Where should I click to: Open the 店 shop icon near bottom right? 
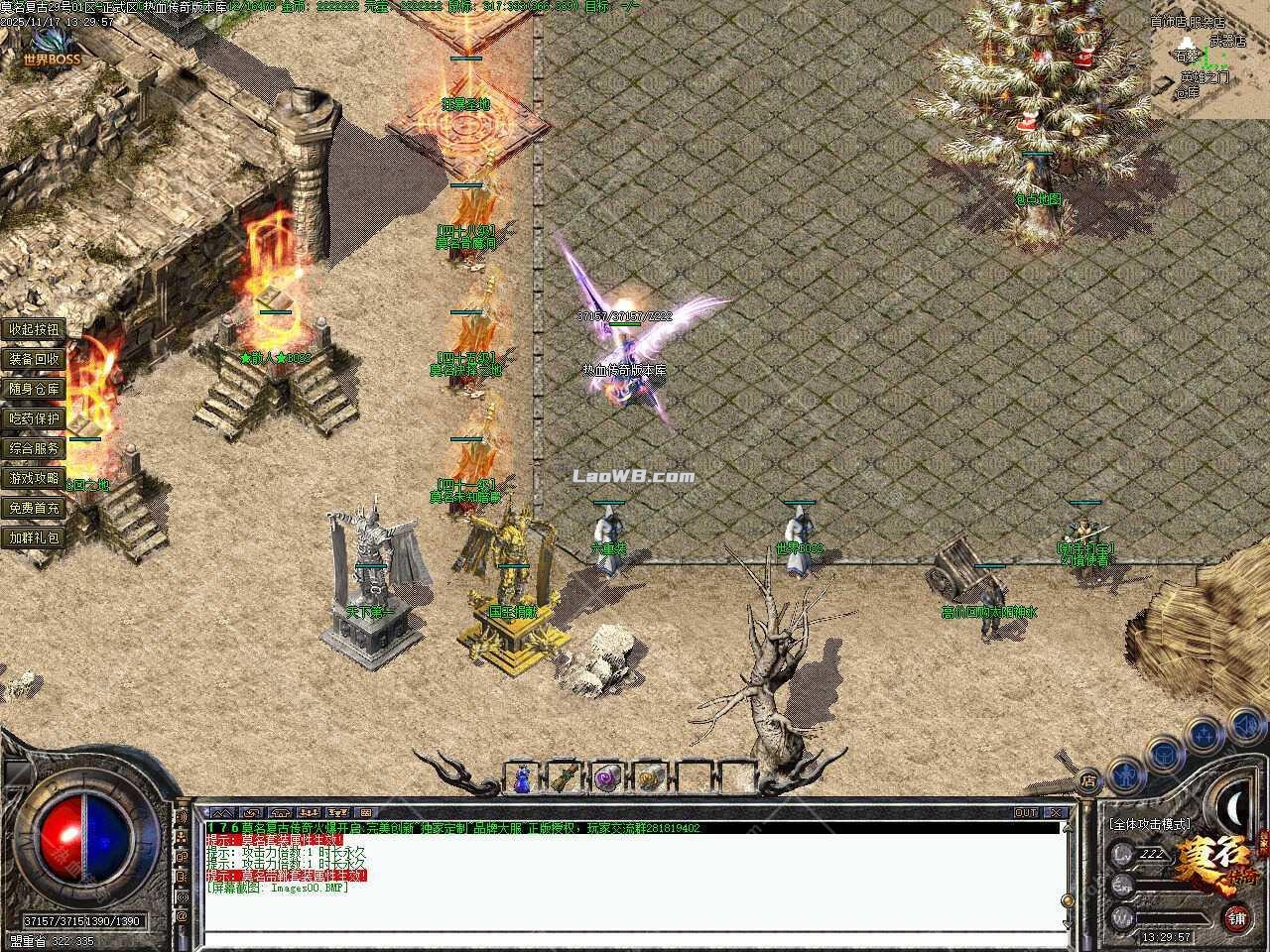(1089, 778)
